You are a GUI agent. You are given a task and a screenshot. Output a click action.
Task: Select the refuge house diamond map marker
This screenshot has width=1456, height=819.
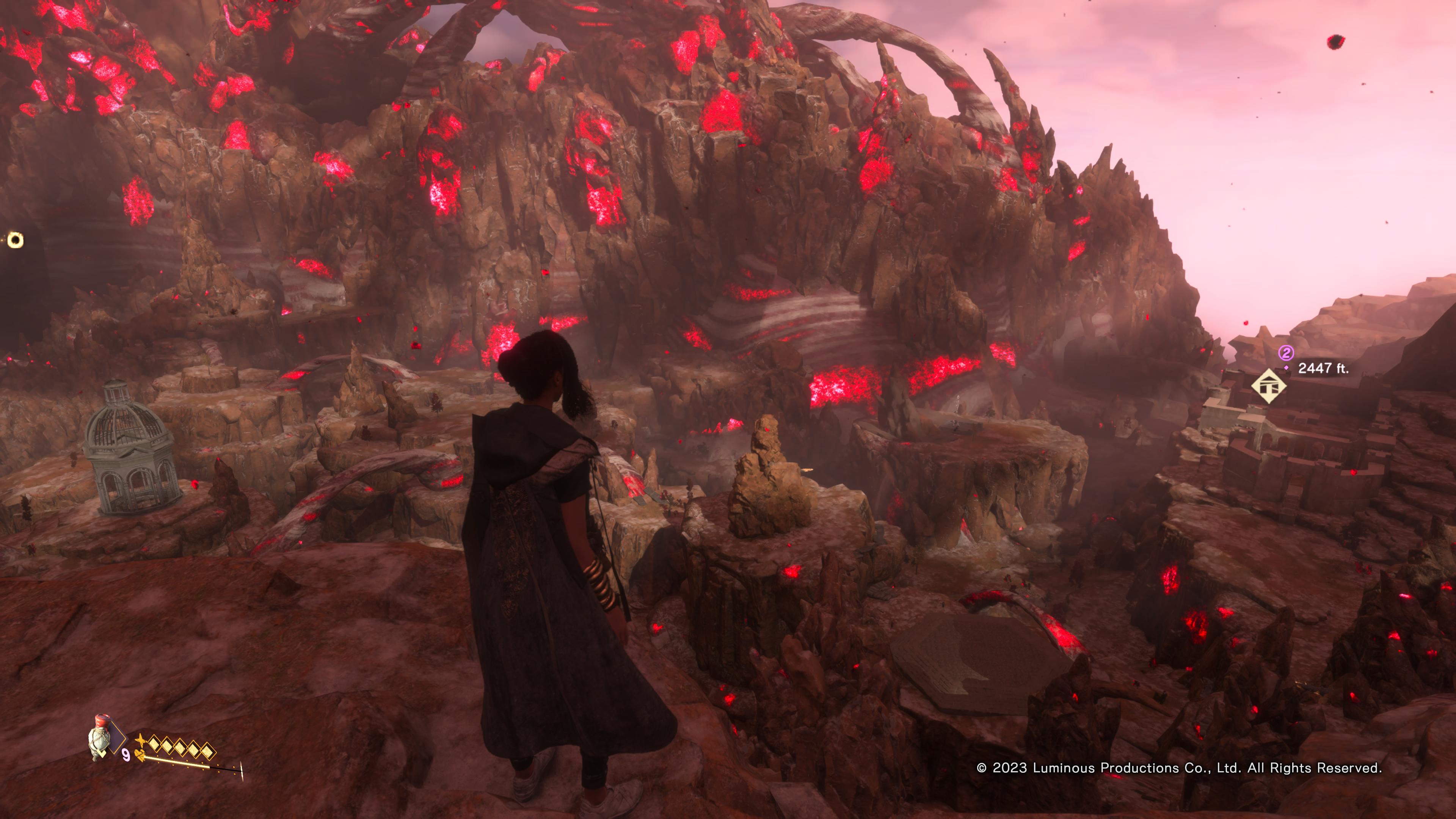coord(1268,387)
